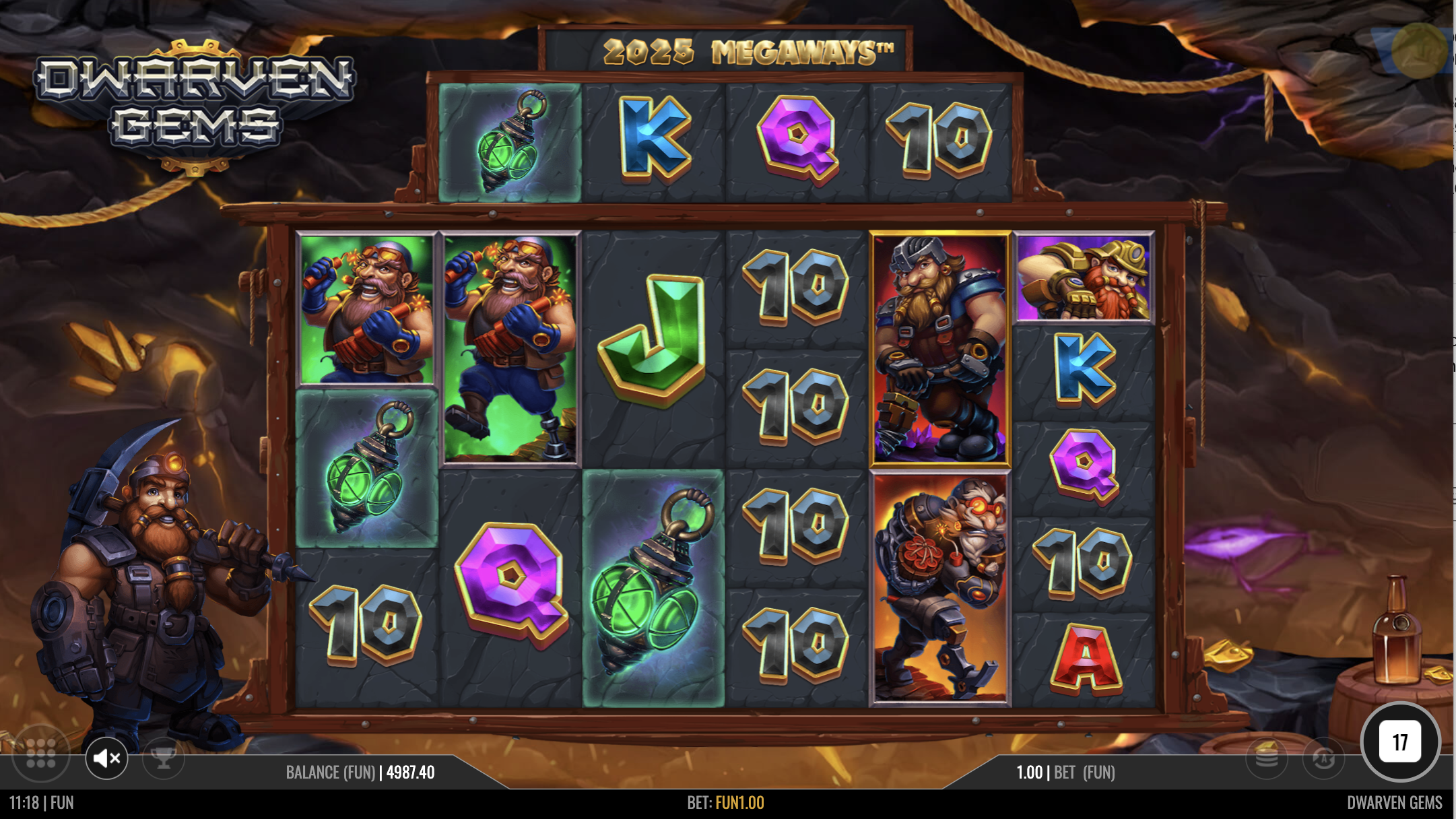Open the trophy achievements button
The image size is (1456, 819).
click(163, 758)
